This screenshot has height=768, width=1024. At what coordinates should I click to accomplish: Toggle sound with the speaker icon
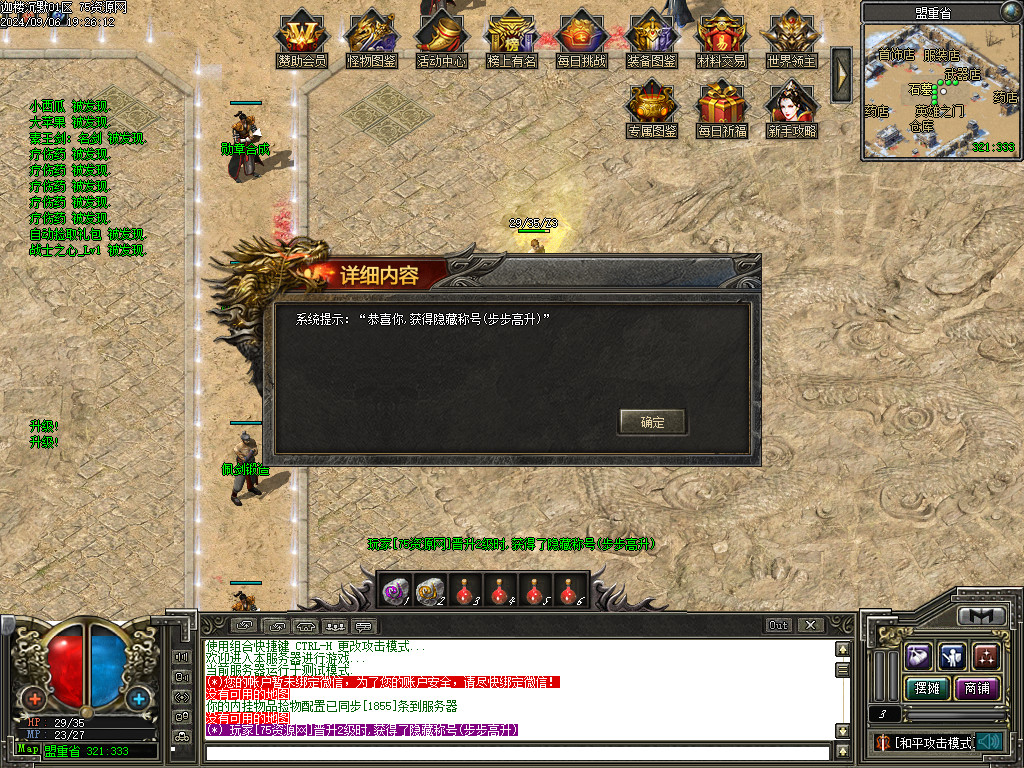click(x=989, y=742)
